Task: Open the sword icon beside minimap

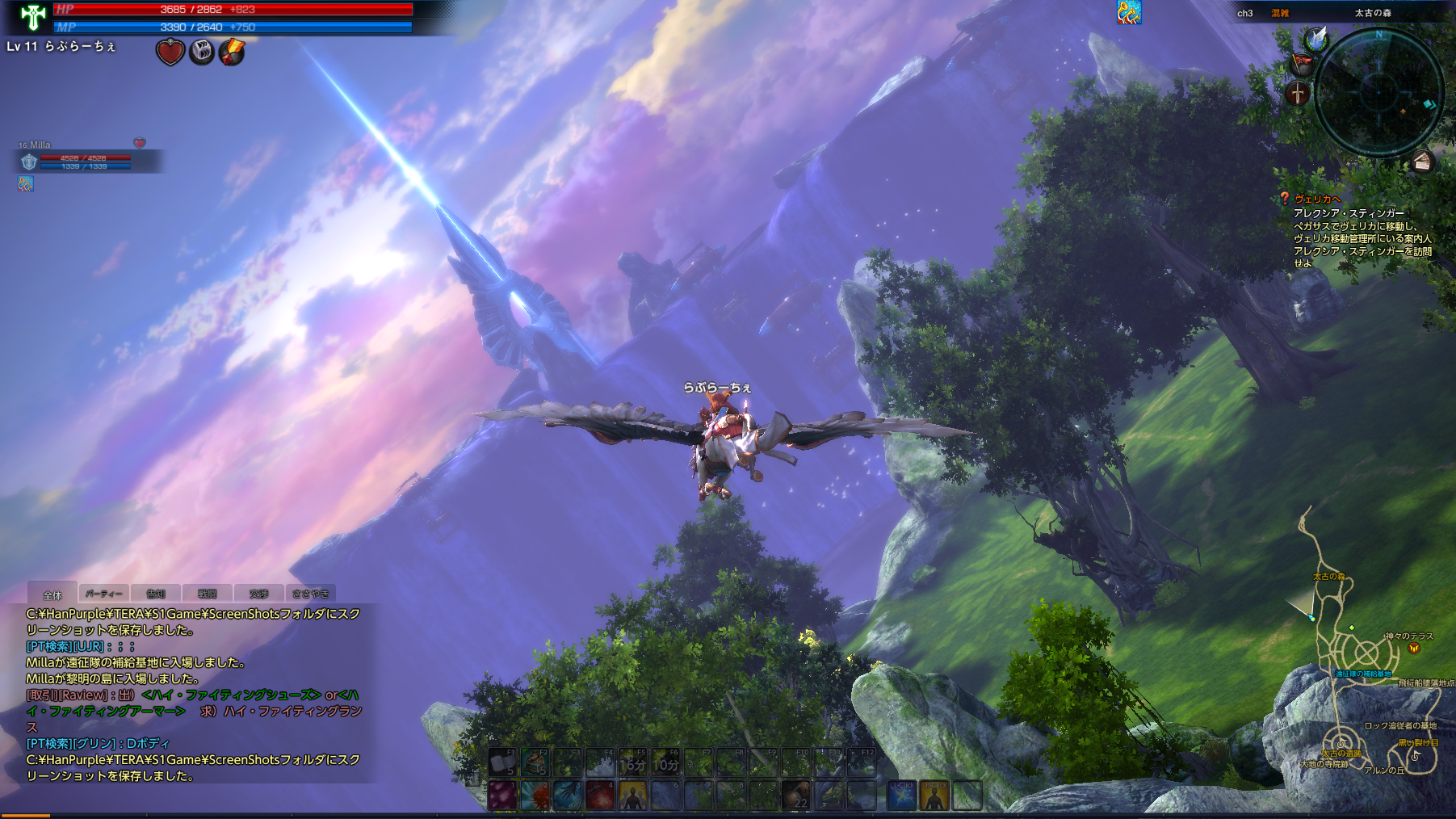Action: (x=1298, y=94)
